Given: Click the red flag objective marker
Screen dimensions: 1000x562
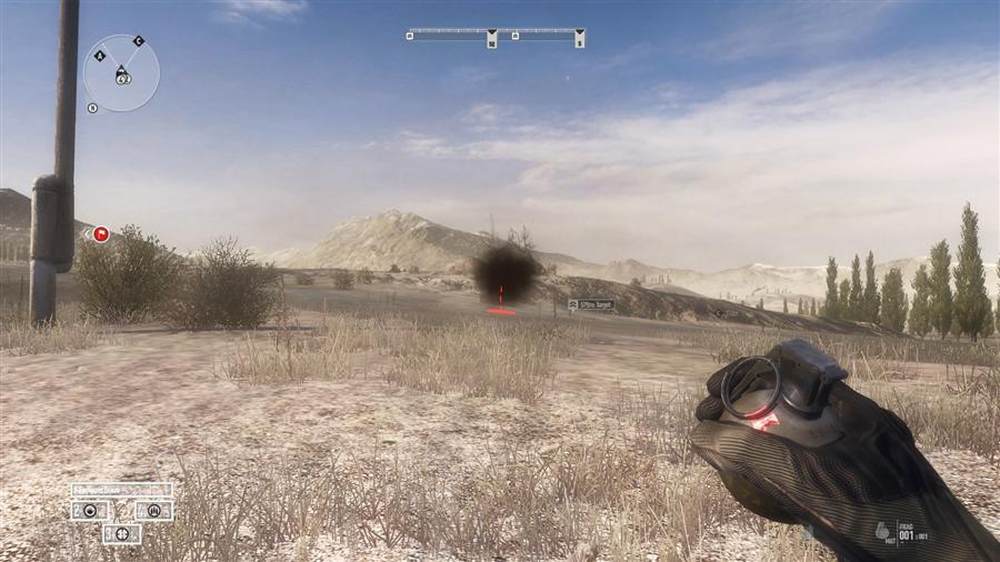Looking at the screenshot, I should pyautogui.click(x=100, y=235).
